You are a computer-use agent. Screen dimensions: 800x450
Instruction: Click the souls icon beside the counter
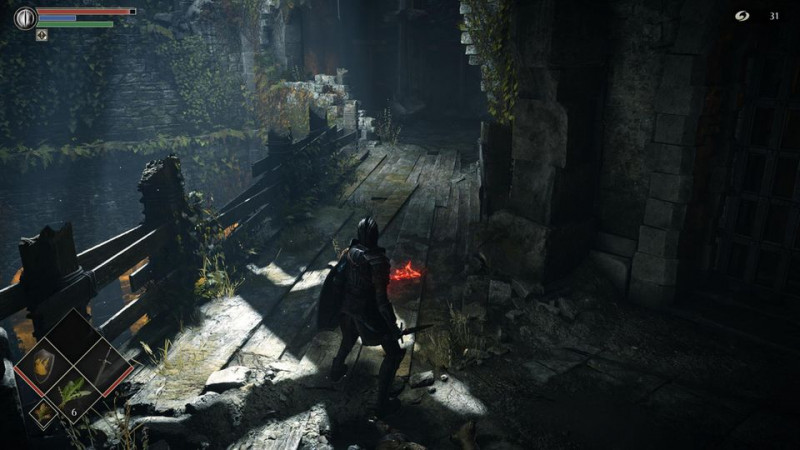tap(743, 16)
